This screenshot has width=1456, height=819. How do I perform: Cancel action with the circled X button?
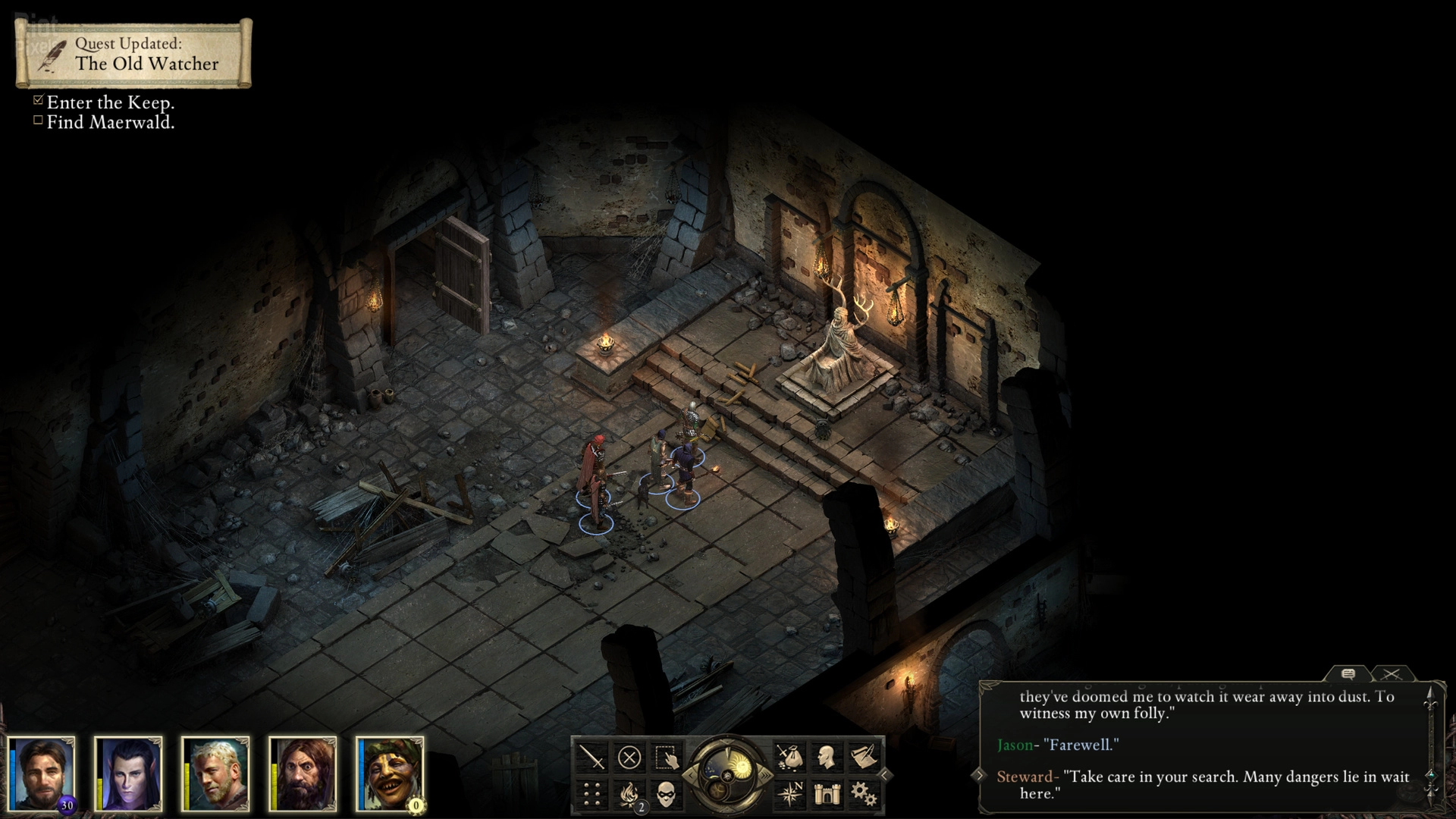pyautogui.click(x=629, y=757)
